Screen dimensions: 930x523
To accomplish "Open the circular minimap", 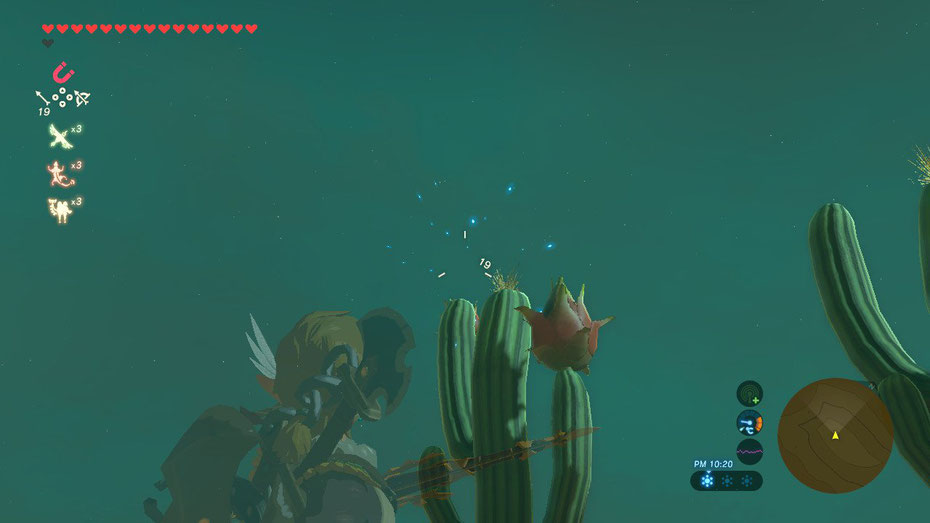I will coord(835,435).
